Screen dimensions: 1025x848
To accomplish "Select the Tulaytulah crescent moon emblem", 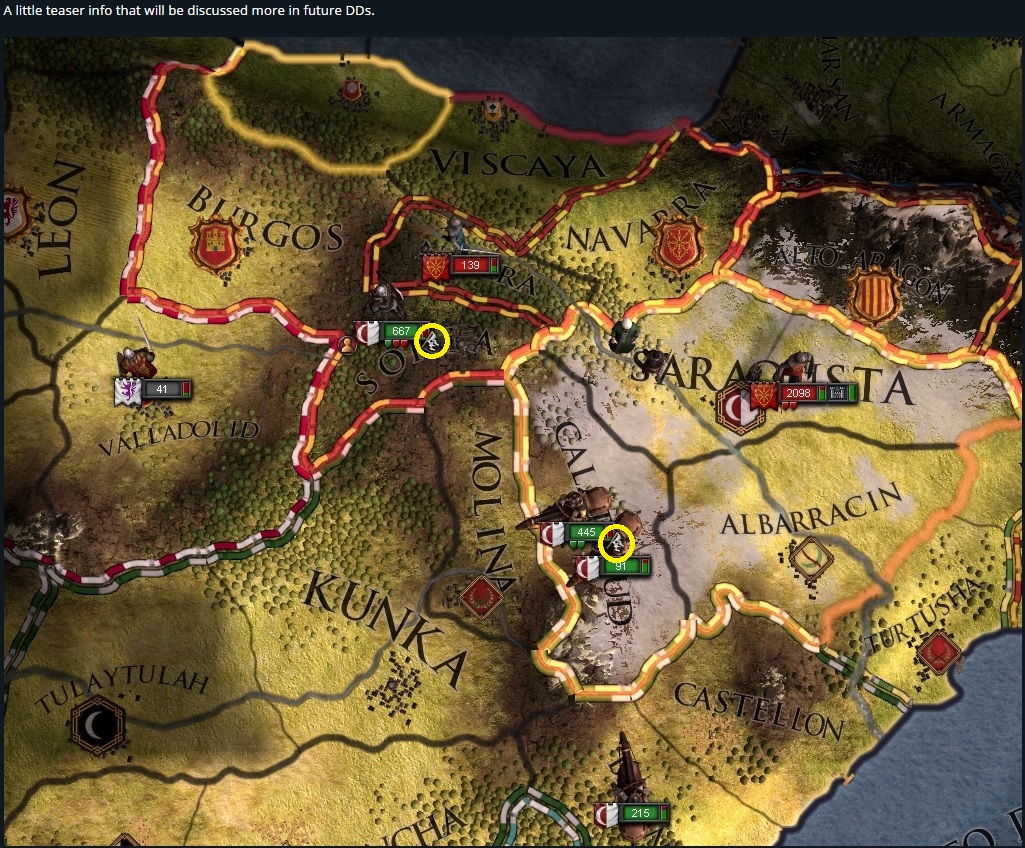I will click(x=97, y=724).
